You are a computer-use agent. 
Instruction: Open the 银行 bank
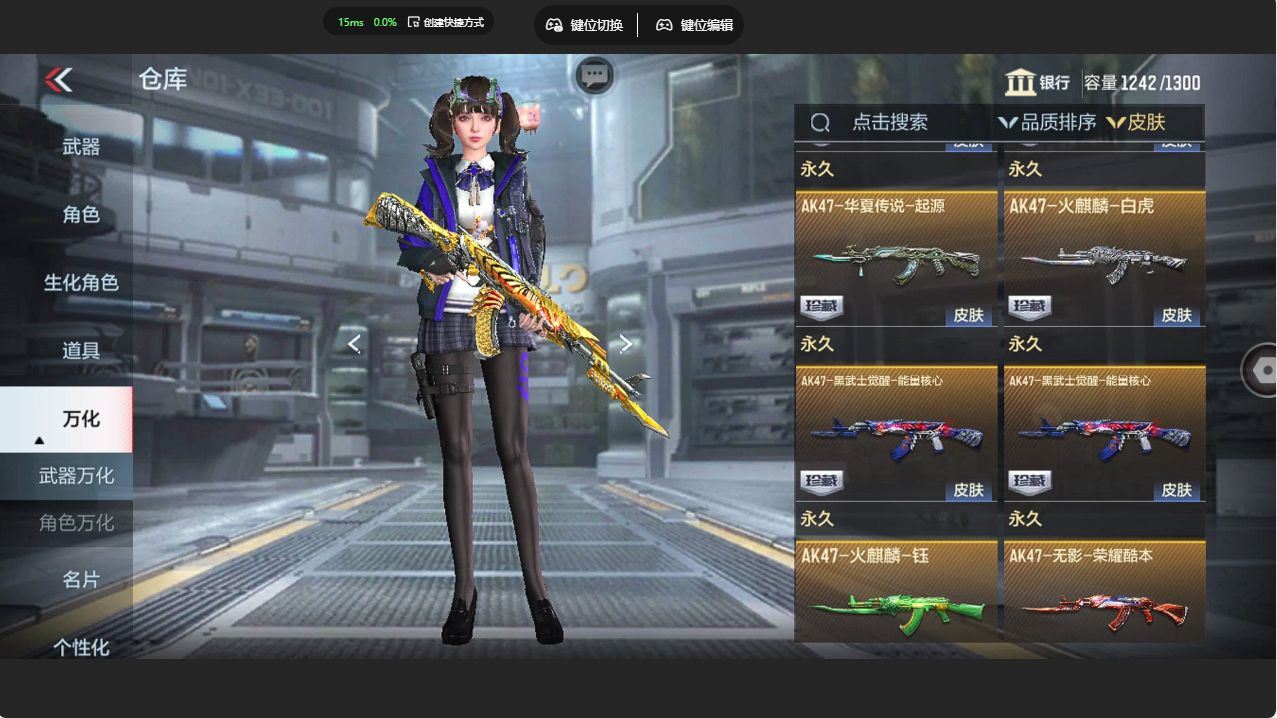[1037, 83]
